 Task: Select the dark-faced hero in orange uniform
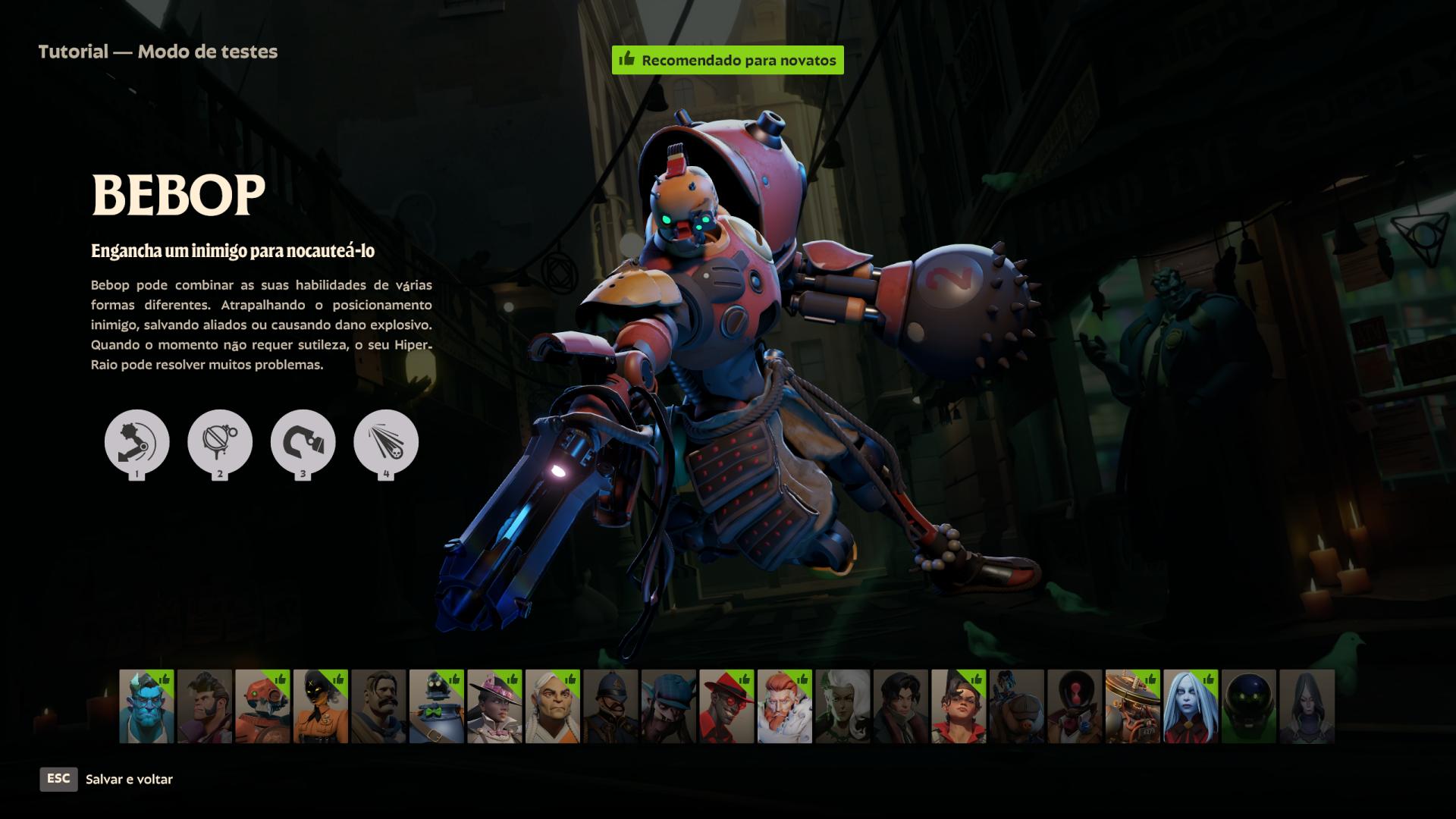click(321, 707)
